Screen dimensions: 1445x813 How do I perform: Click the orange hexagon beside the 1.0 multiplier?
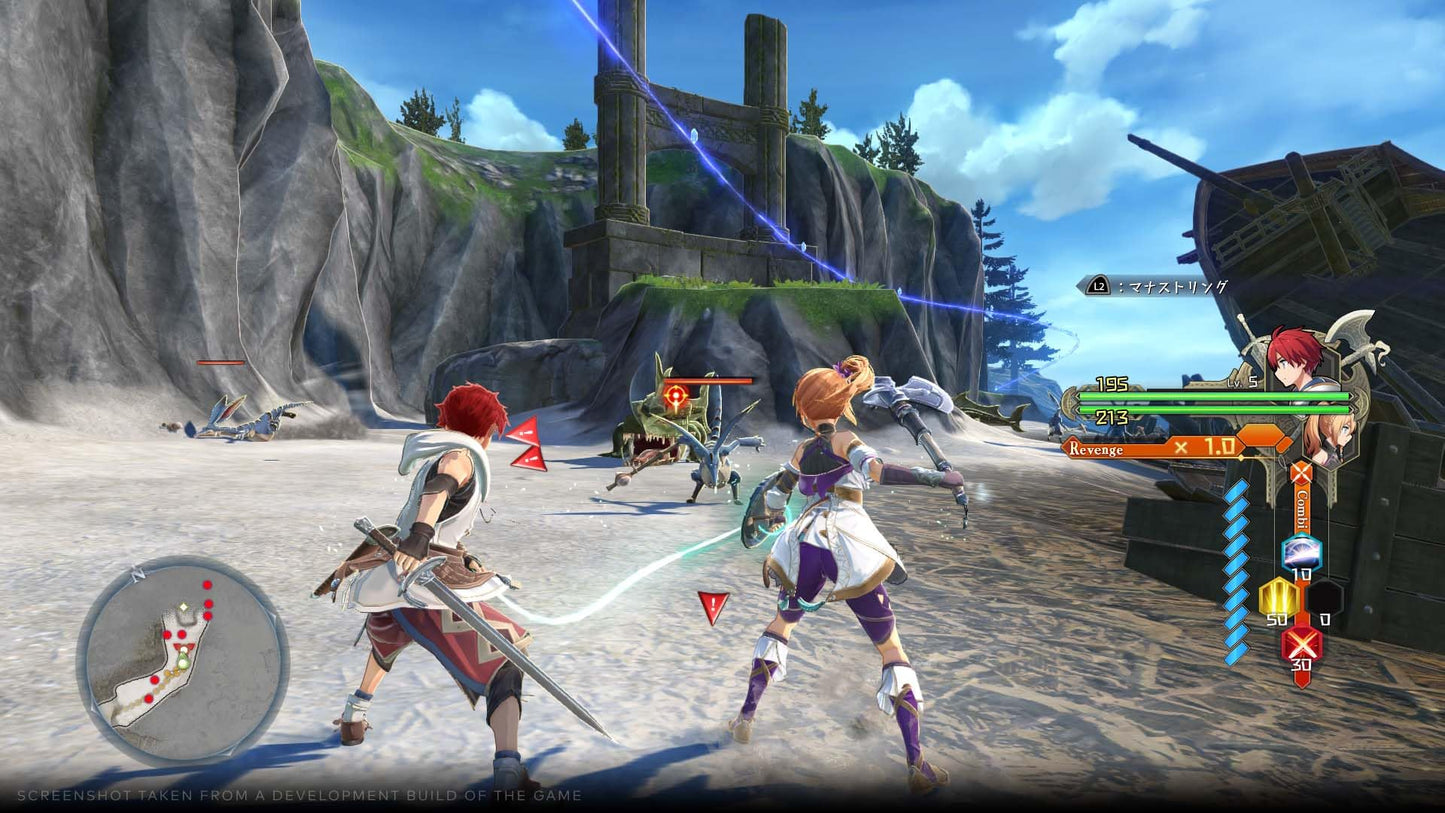tap(1261, 437)
